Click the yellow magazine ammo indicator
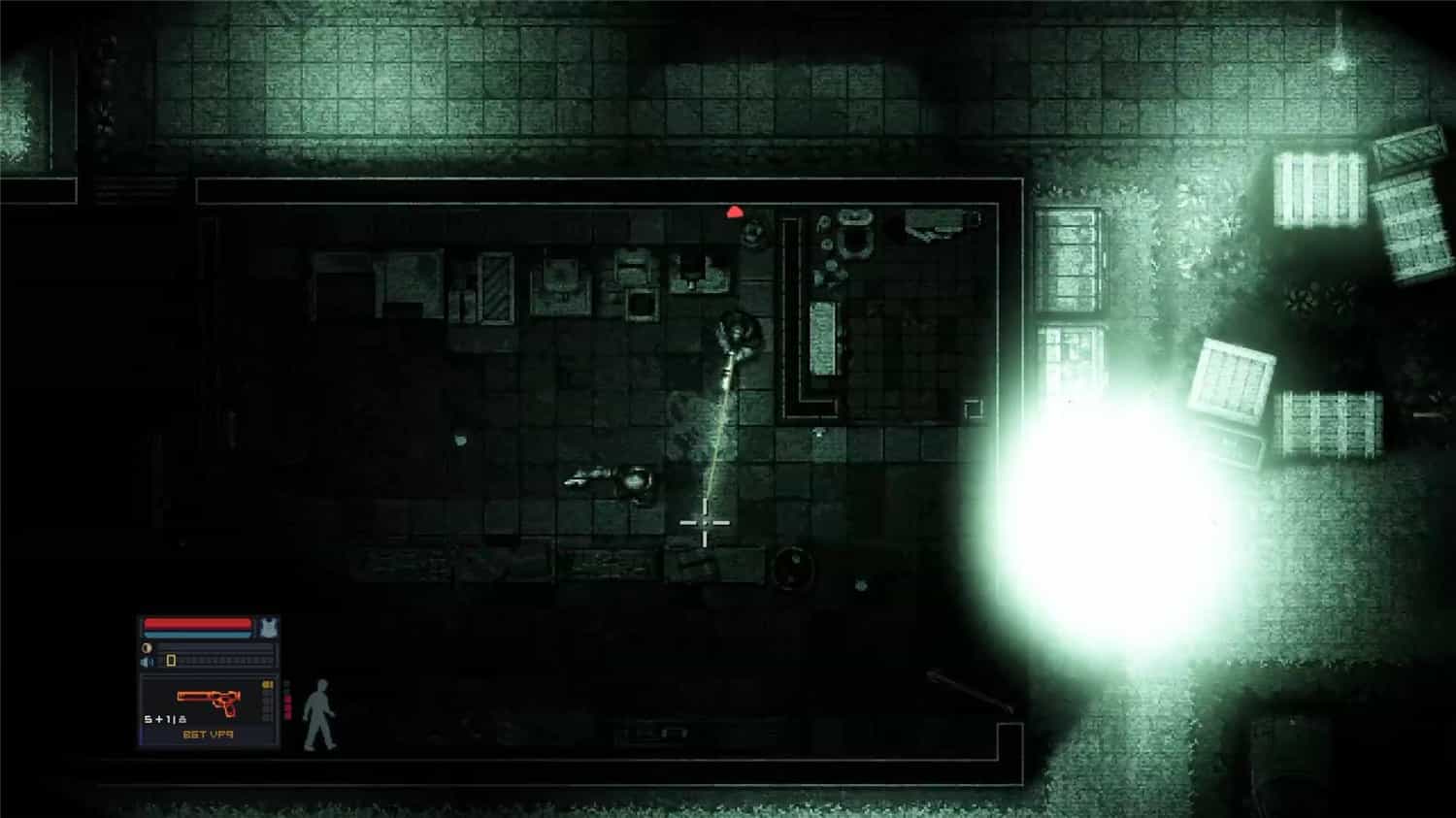Viewport: 1456px width, 818px height. (x=266, y=684)
